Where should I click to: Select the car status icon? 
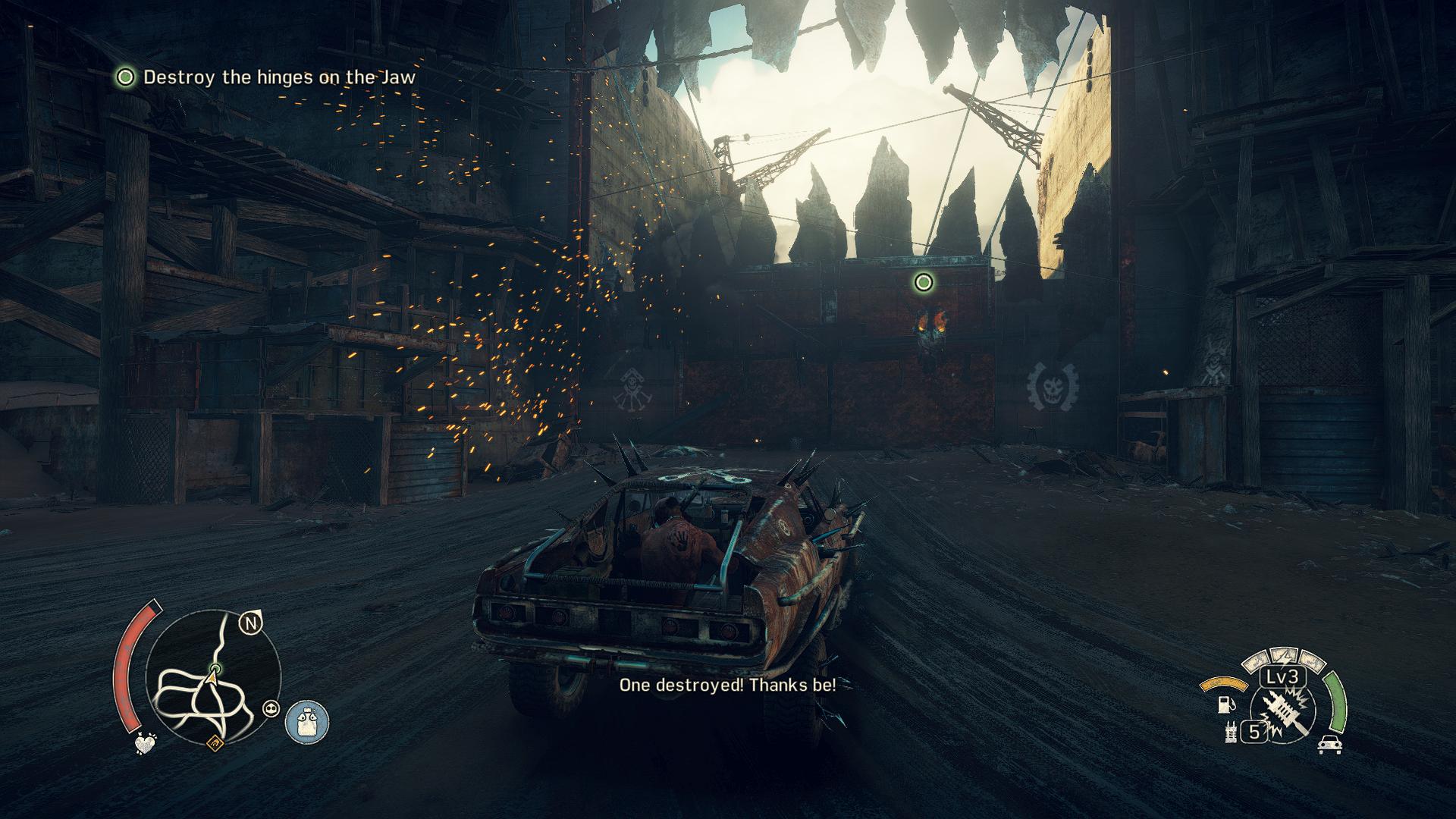(x=1329, y=745)
